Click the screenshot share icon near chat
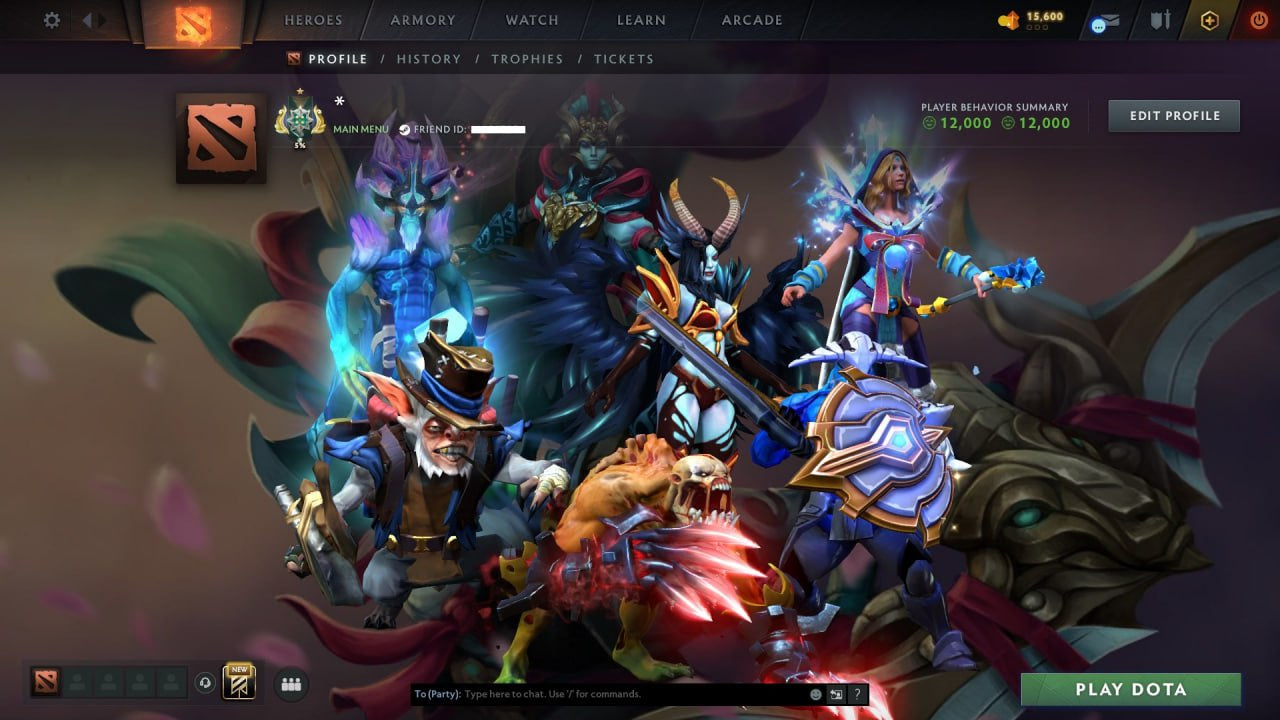 coord(836,693)
